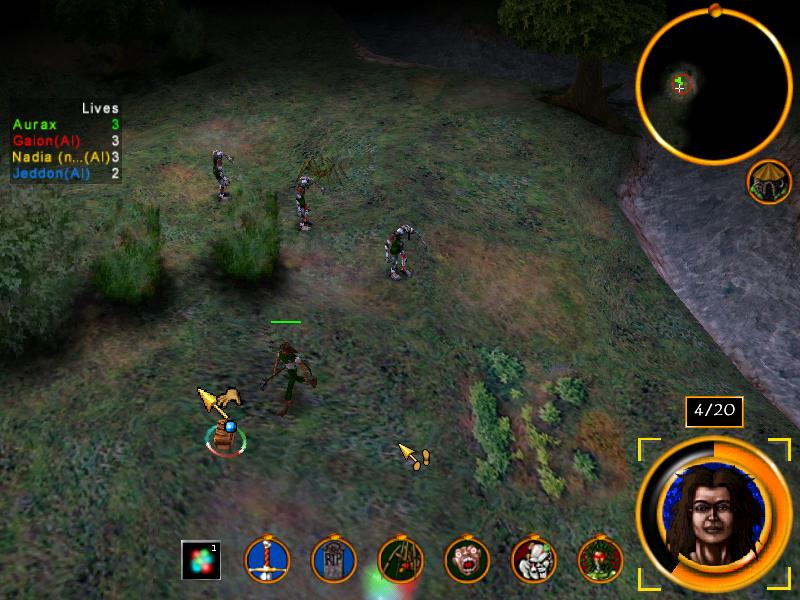Activate the green-collared red-eyed creature icon
Image resolution: width=800 pixels, height=600 pixels.
coord(600,561)
